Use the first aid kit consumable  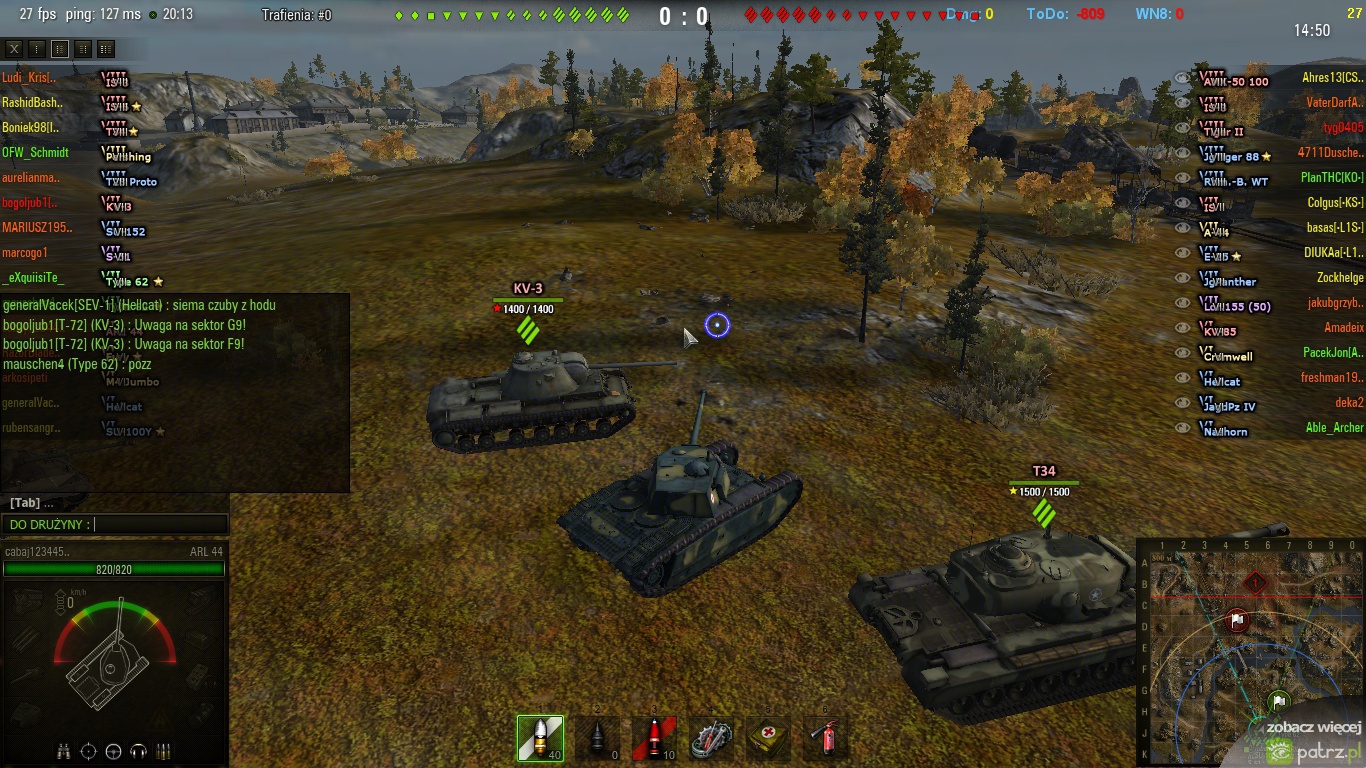[768, 738]
